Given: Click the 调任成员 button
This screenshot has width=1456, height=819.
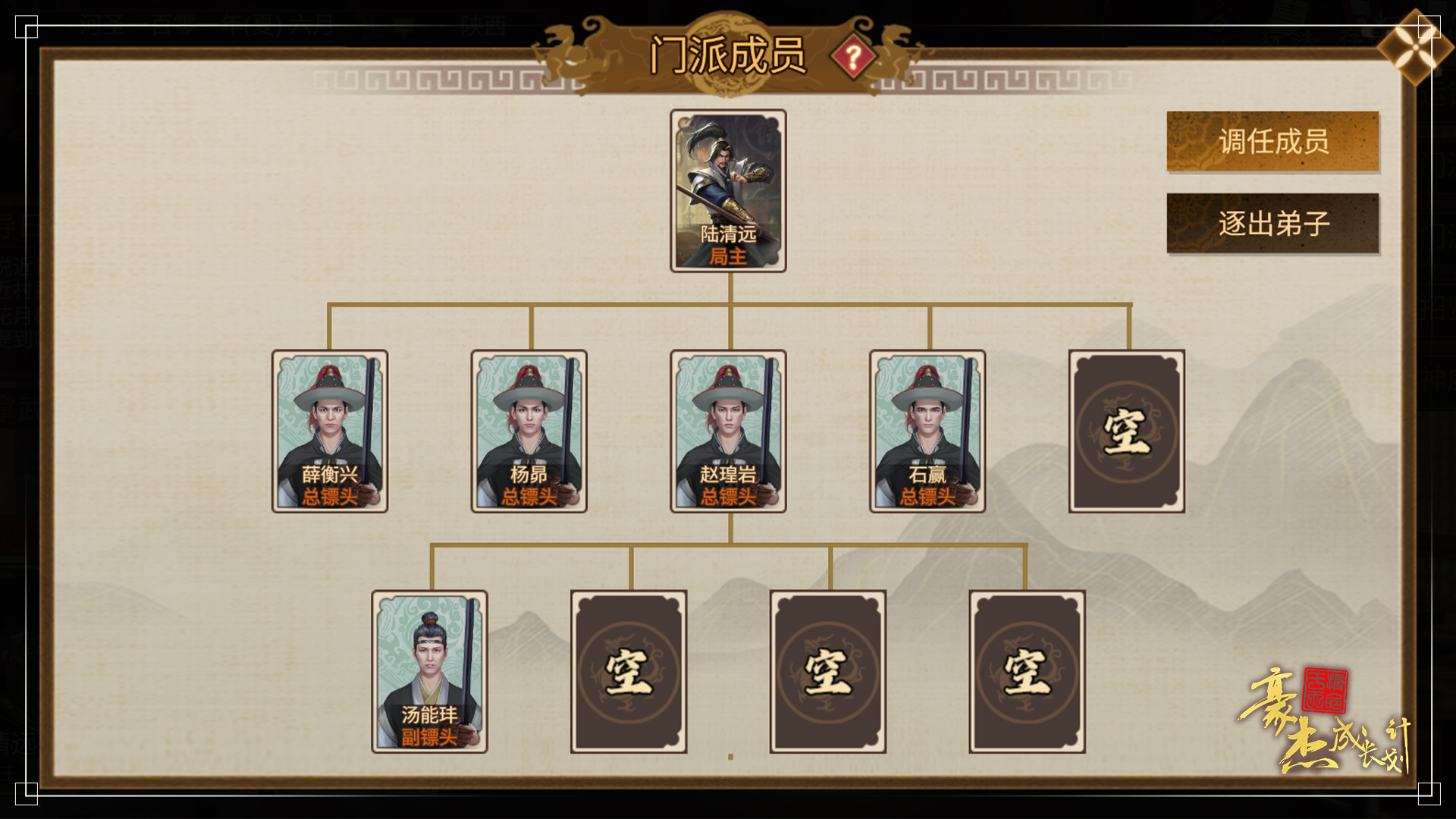Looking at the screenshot, I should click(1272, 142).
